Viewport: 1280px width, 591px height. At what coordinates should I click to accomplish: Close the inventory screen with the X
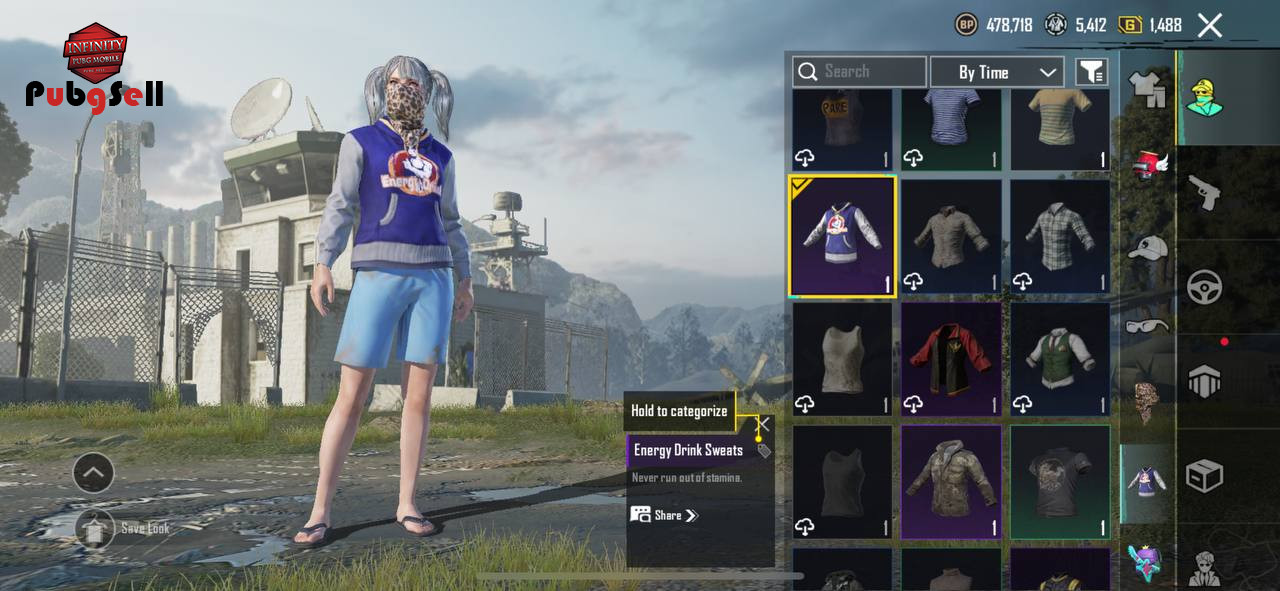coord(1210,25)
